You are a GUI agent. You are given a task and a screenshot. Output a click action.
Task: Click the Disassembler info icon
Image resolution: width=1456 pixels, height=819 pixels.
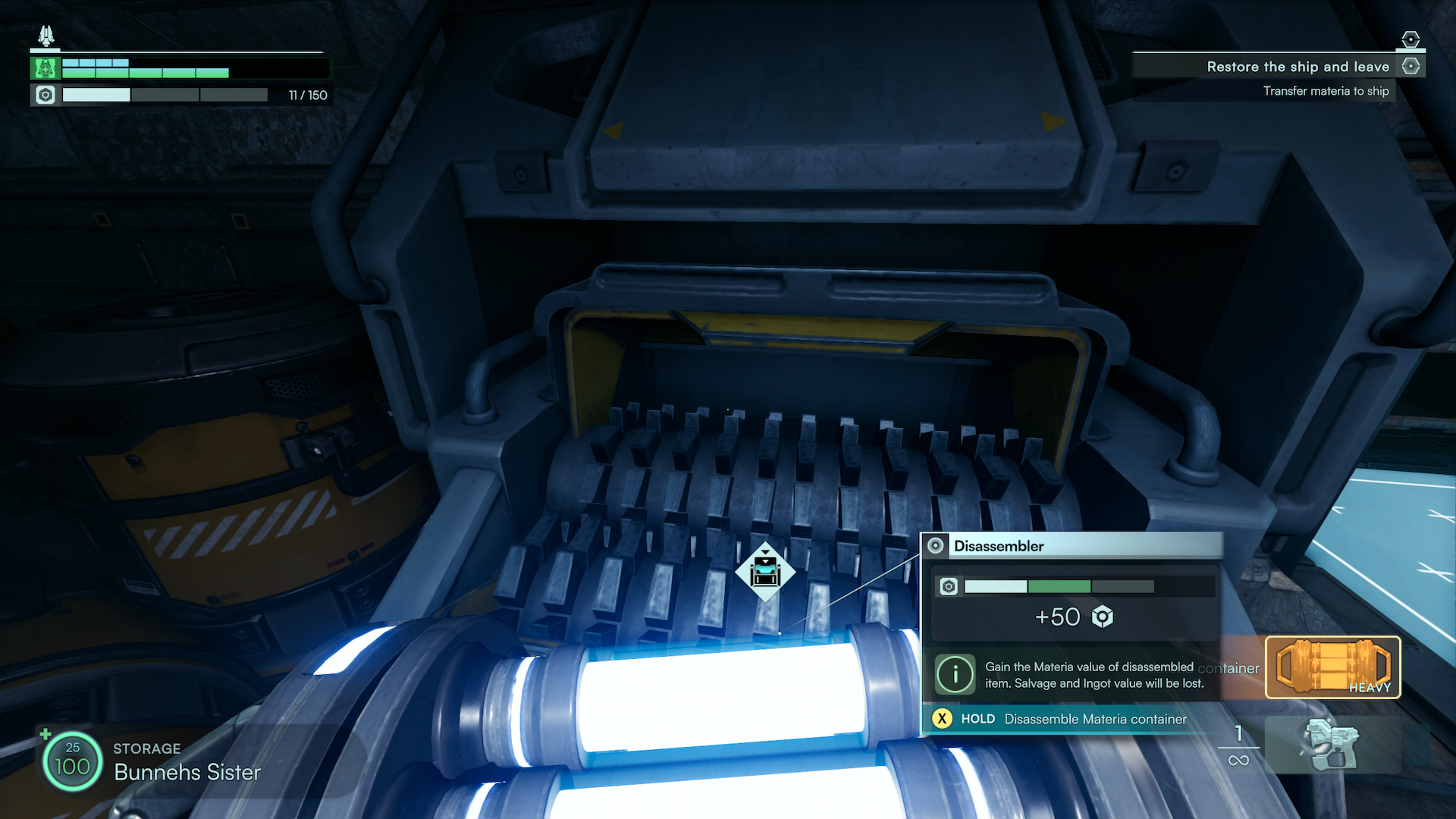[x=954, y=673]
